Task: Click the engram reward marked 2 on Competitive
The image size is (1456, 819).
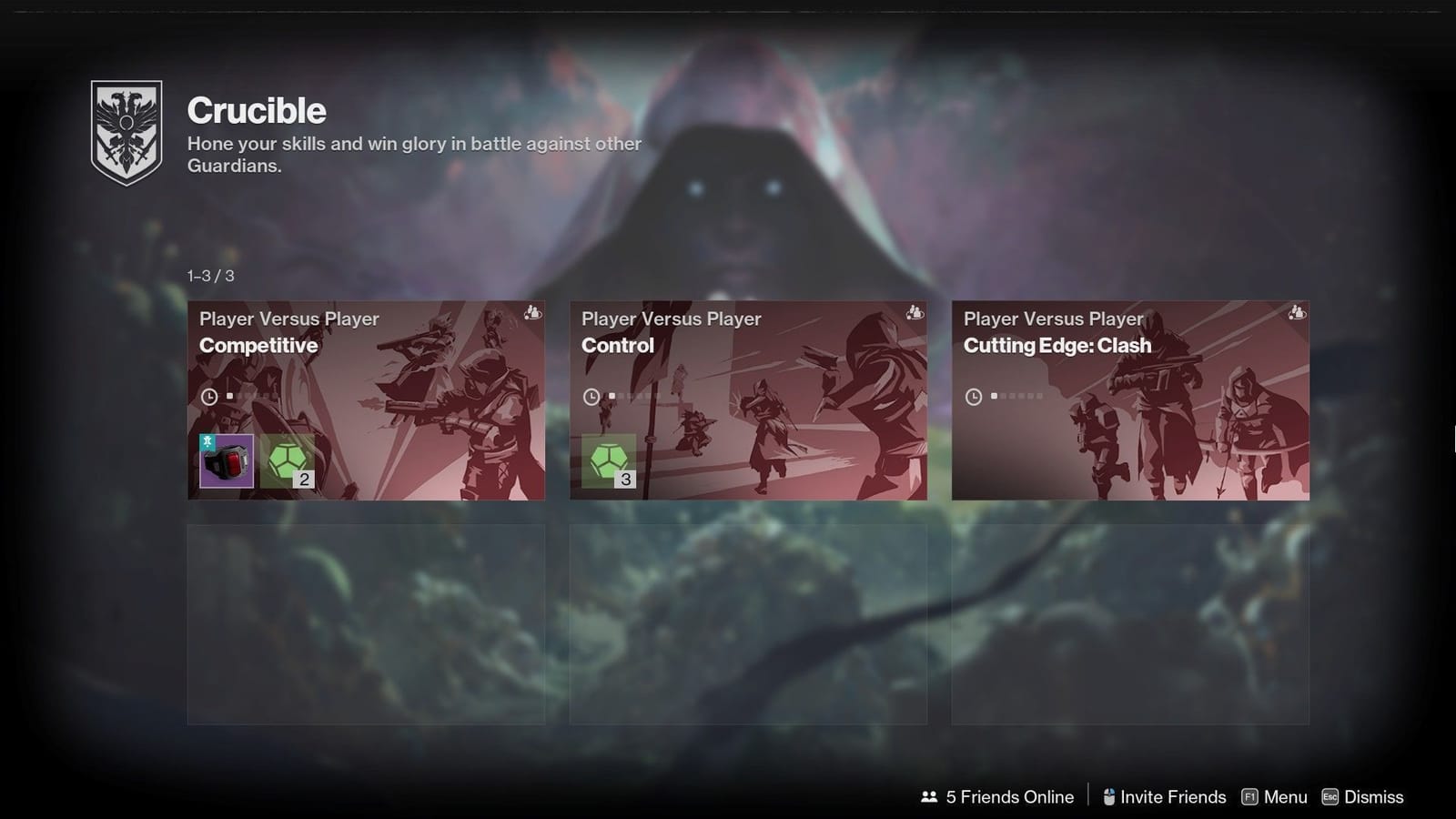Action: pyautogui.click(x=288, y=460)
